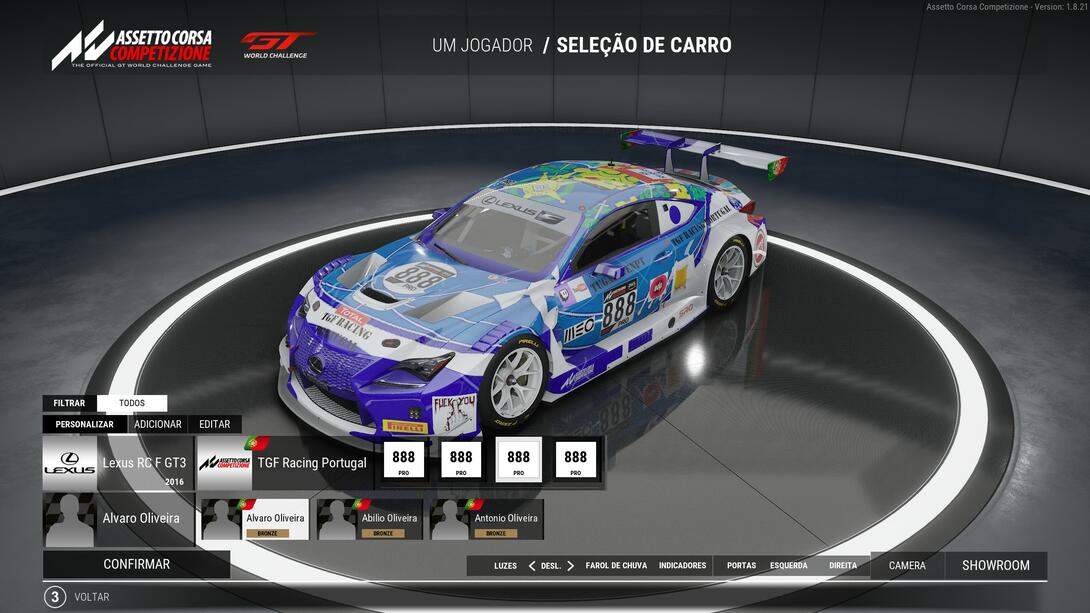Switch to the Adicionar tab
Screen dimensions: 1090x613
click(x=158, y=424)
